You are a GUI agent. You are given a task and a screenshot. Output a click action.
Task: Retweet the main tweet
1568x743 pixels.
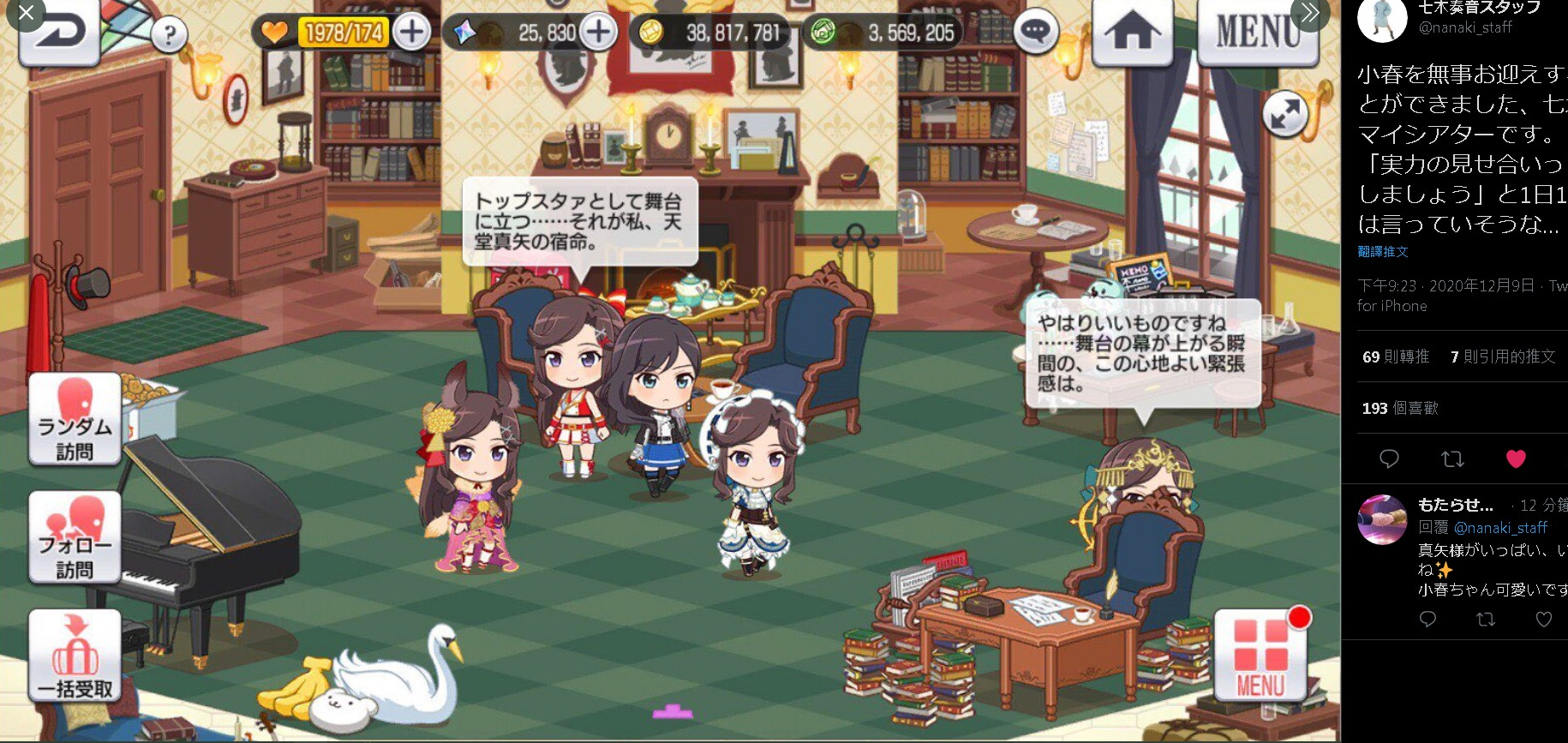tap(1452, 459)
